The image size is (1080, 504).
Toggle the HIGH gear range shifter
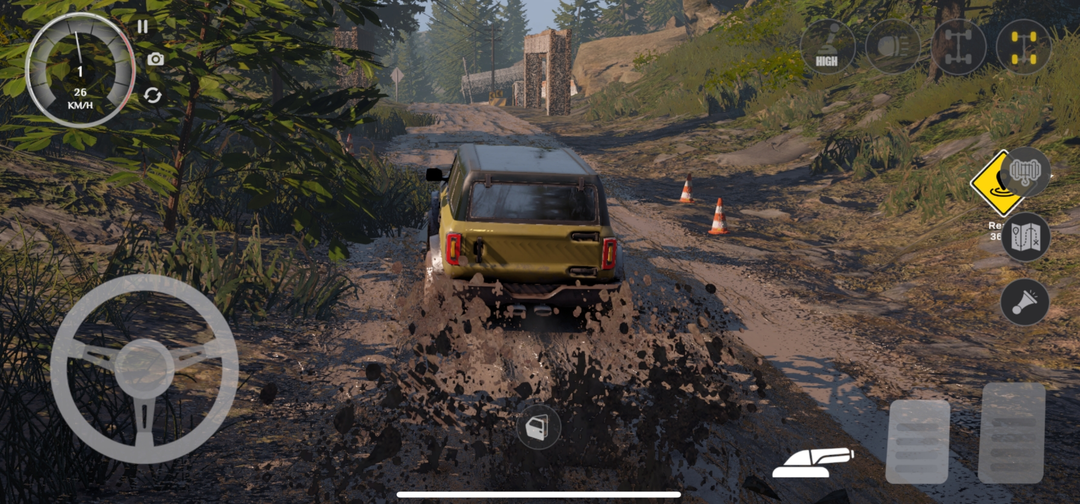point(827,46)
